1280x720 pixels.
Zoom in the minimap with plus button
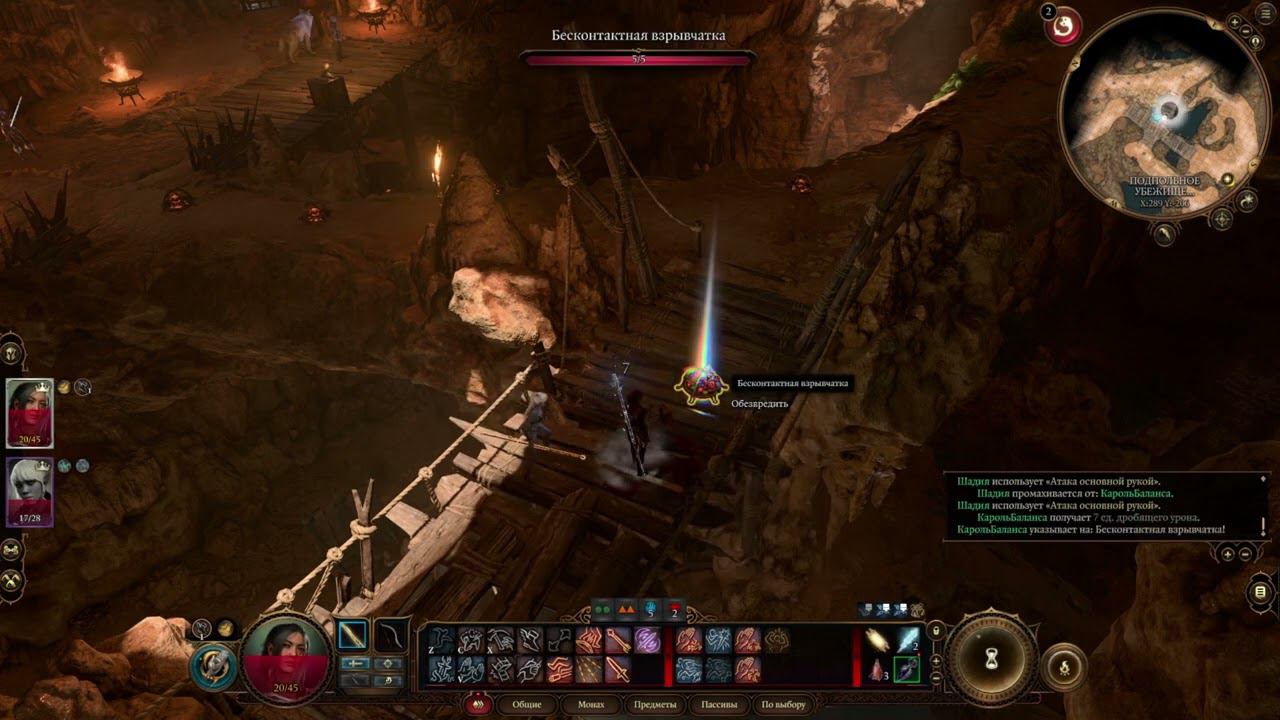click(1235, 22)
